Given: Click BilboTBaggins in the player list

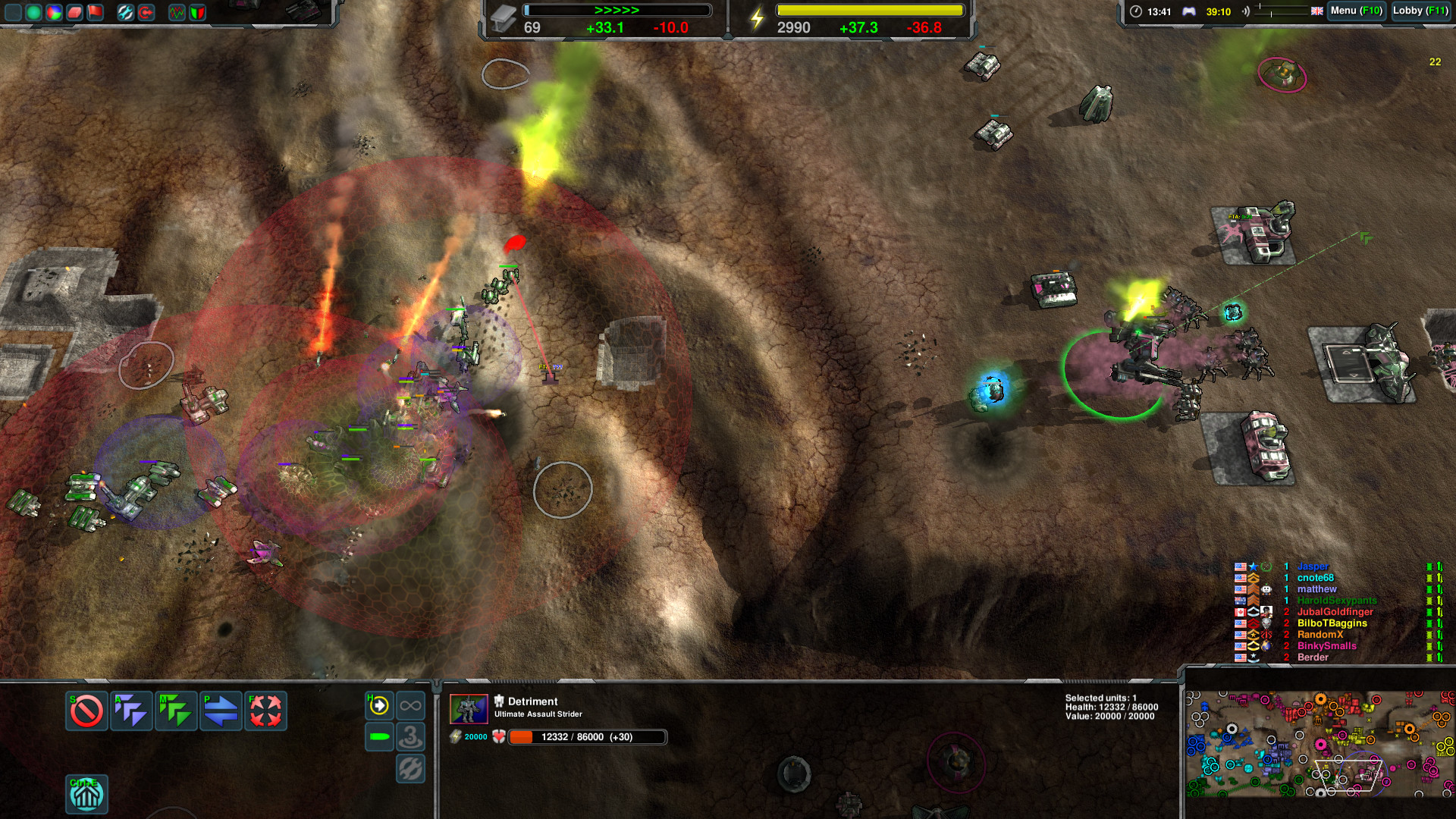Looking at the screenshot, I should point(1332,623).
